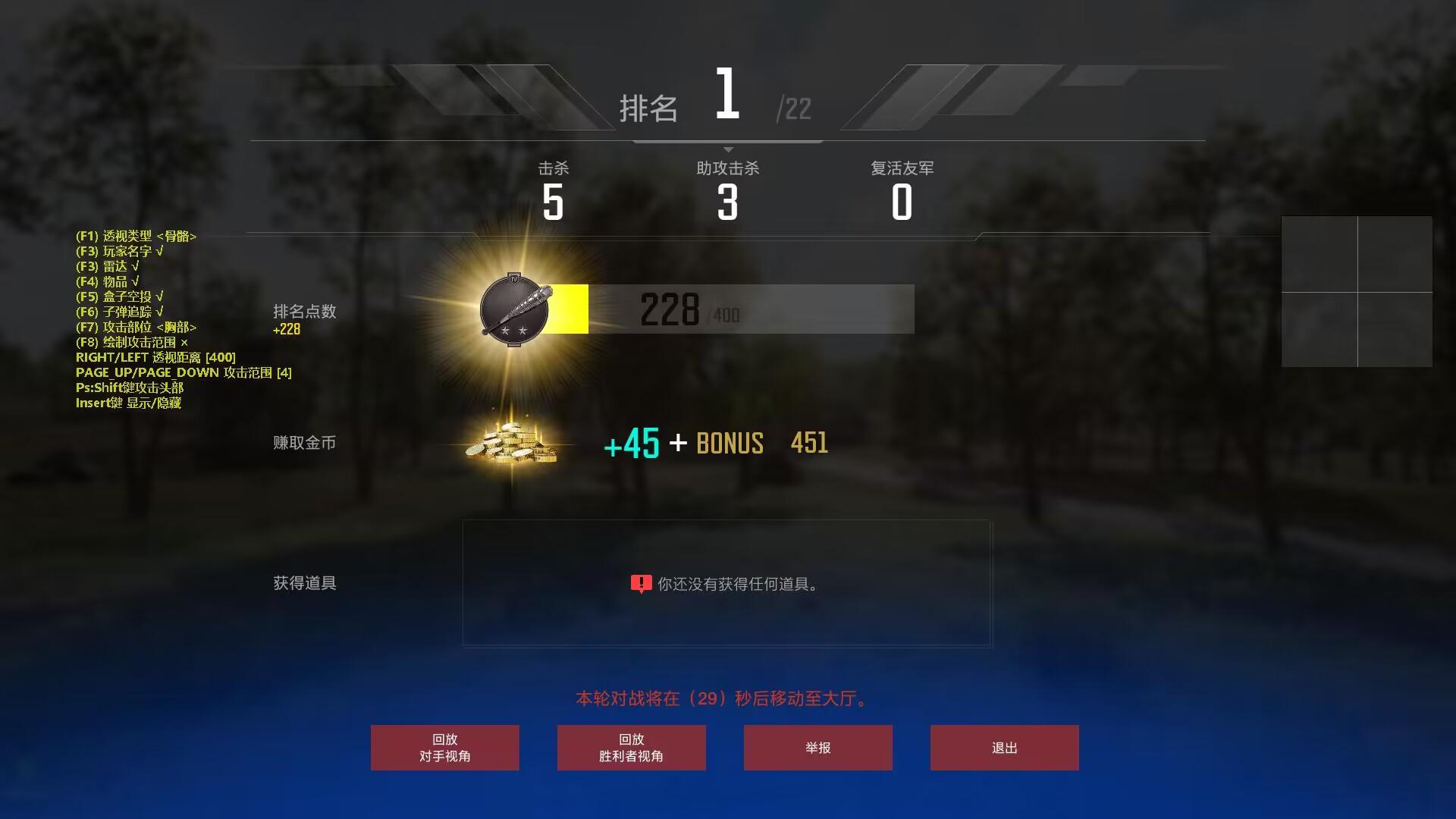
Task: Click the BONUS label next to coin reward
Action: click(730, 444)
